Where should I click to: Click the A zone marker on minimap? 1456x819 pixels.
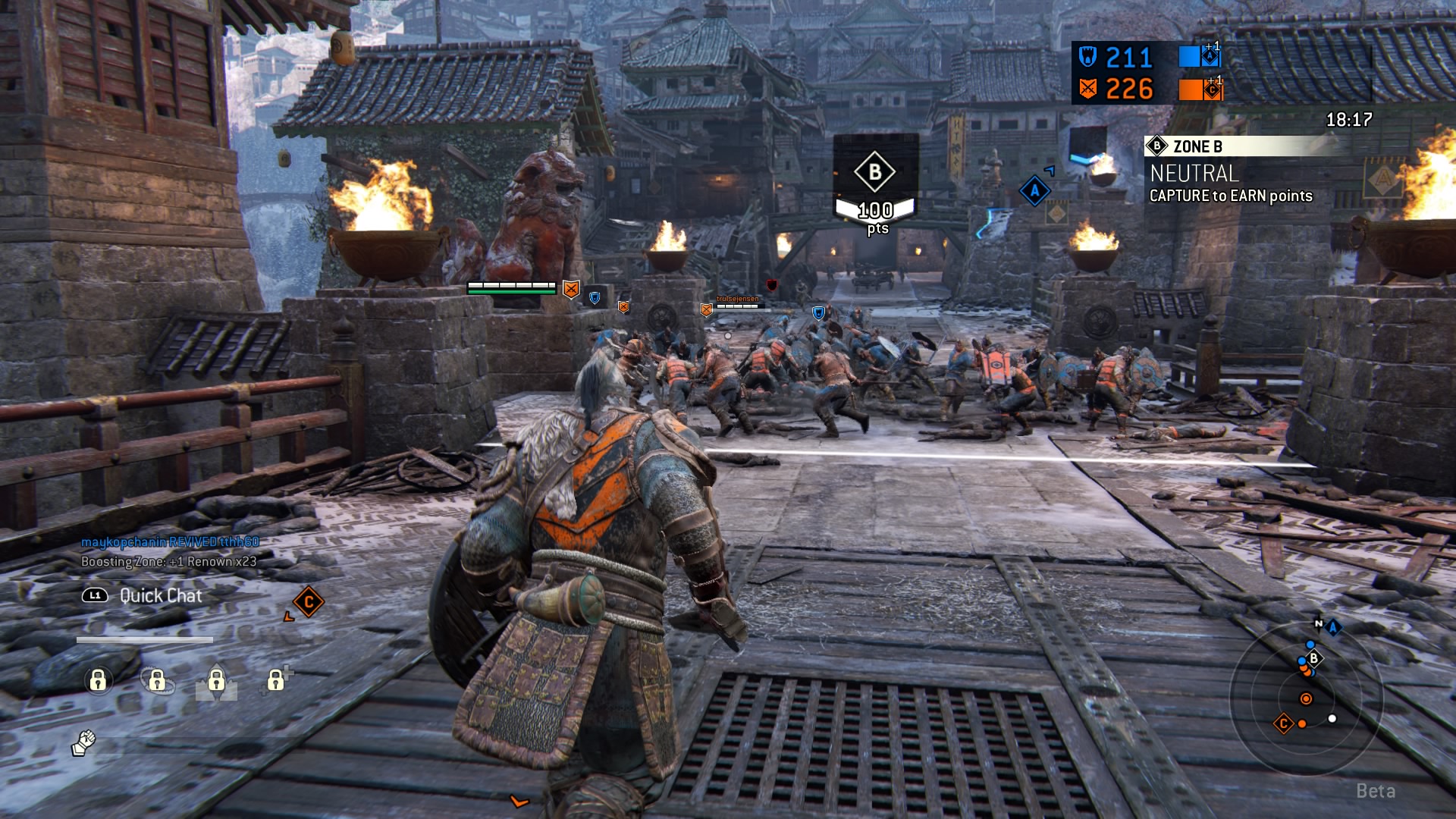coord(1332,626)
